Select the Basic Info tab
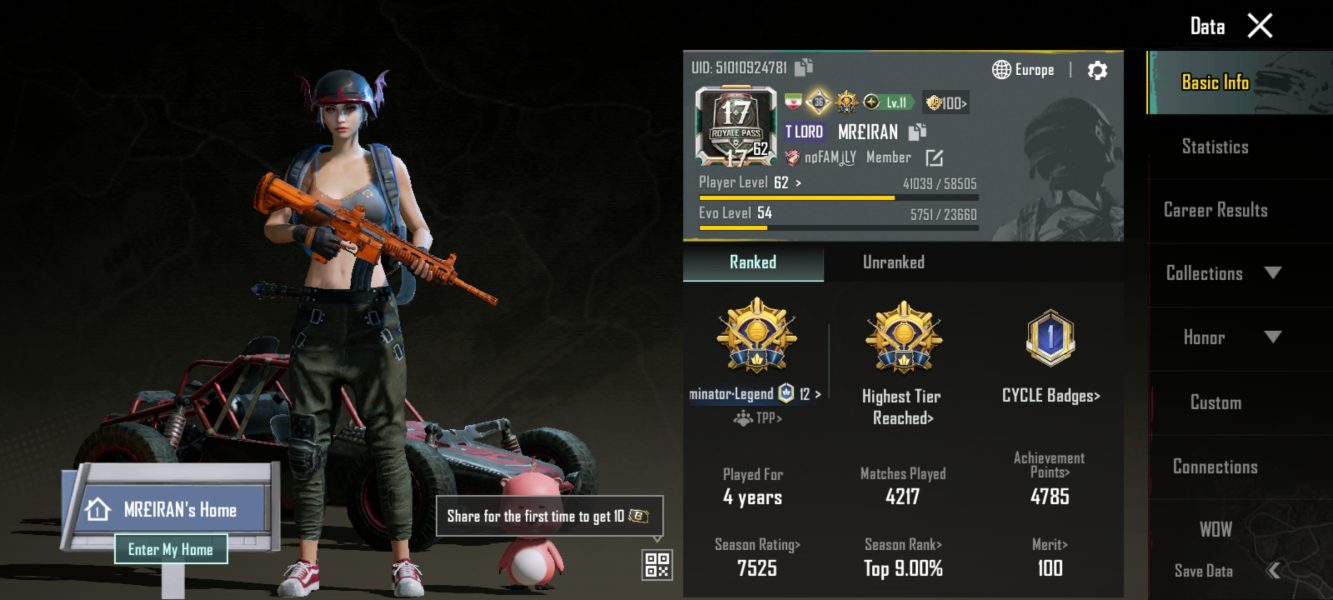This screenshot has height=600, width=1333. click(x=1215, y=82)
